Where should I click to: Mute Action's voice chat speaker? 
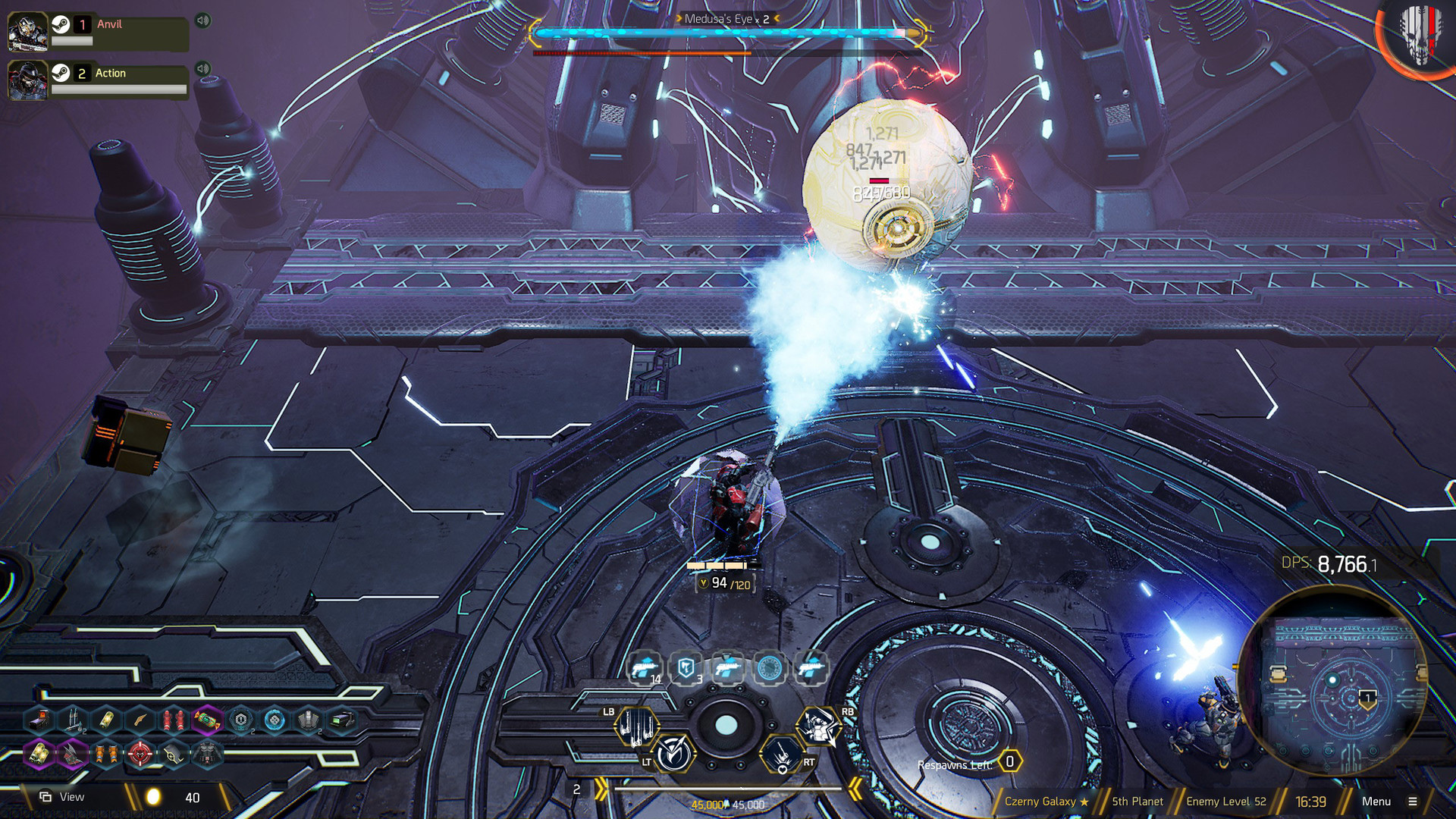click(201, 68)
